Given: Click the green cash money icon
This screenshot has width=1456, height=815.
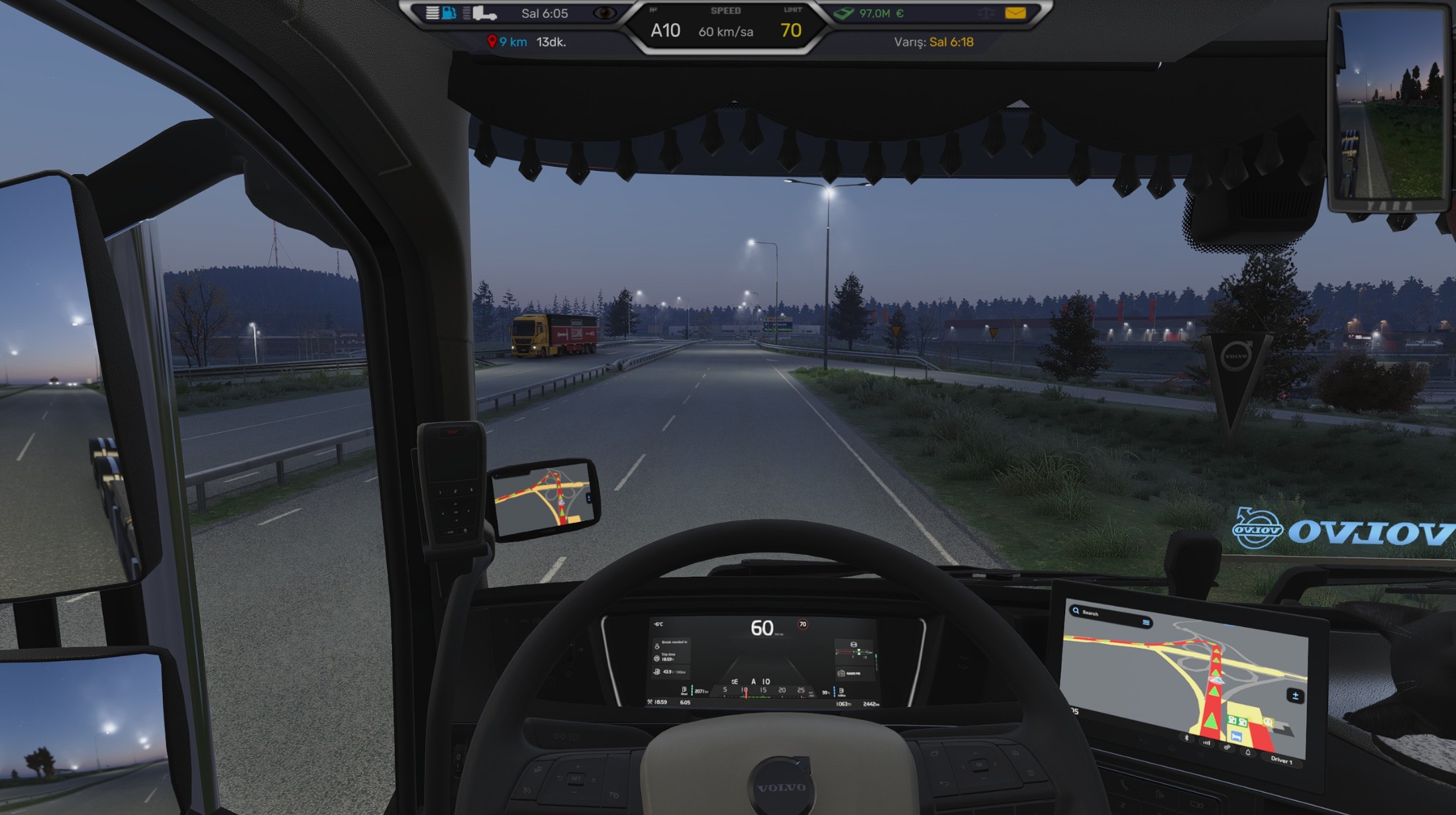Looking at the screenshot, I should (x=844, y=13).
